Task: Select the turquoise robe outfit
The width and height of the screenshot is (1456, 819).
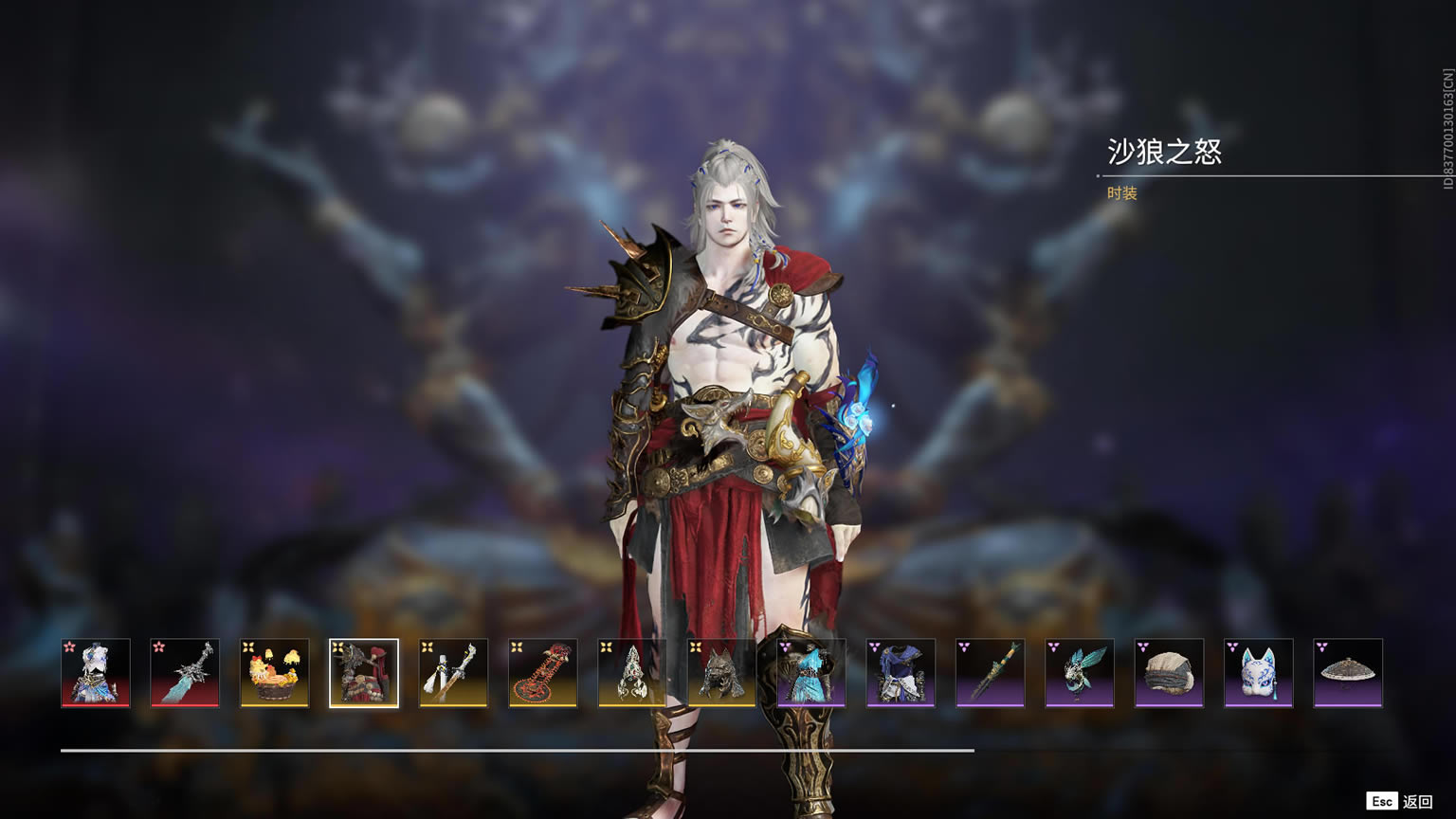Action: pyautogui.click(x=811, y=673)
